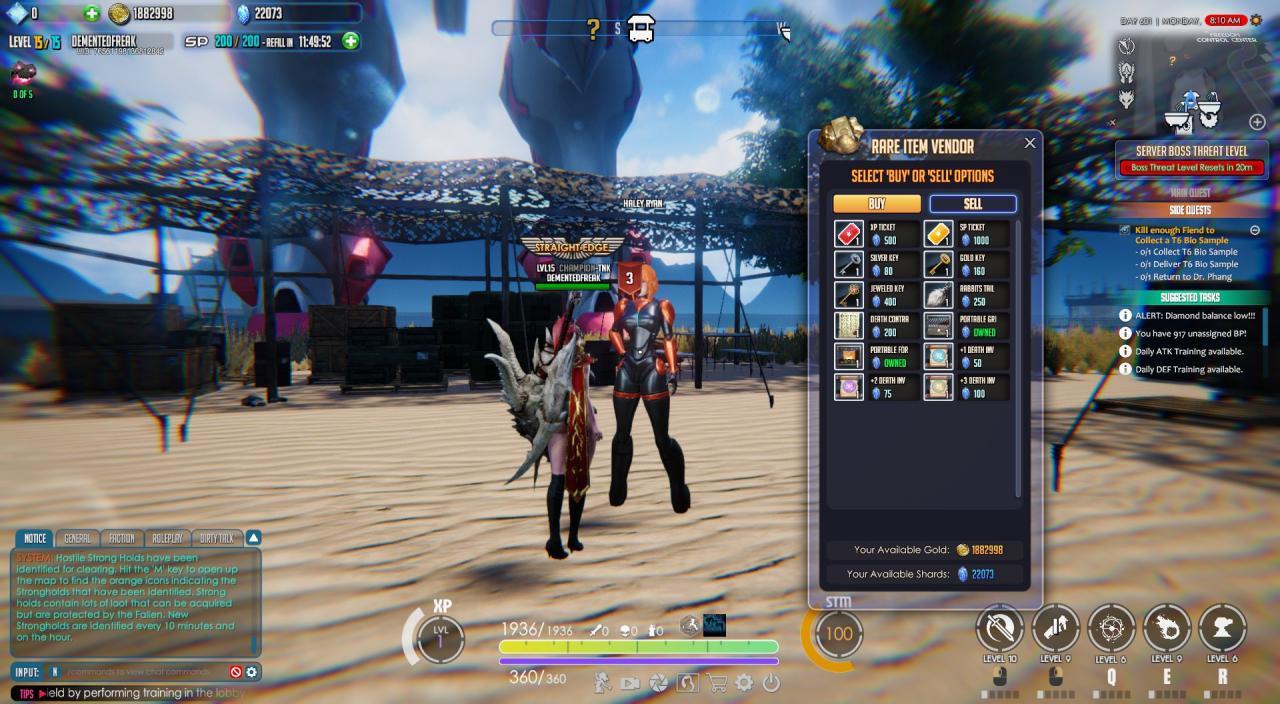Collapse the side quest tracker entry
1280x704 pixels.
1255,230
